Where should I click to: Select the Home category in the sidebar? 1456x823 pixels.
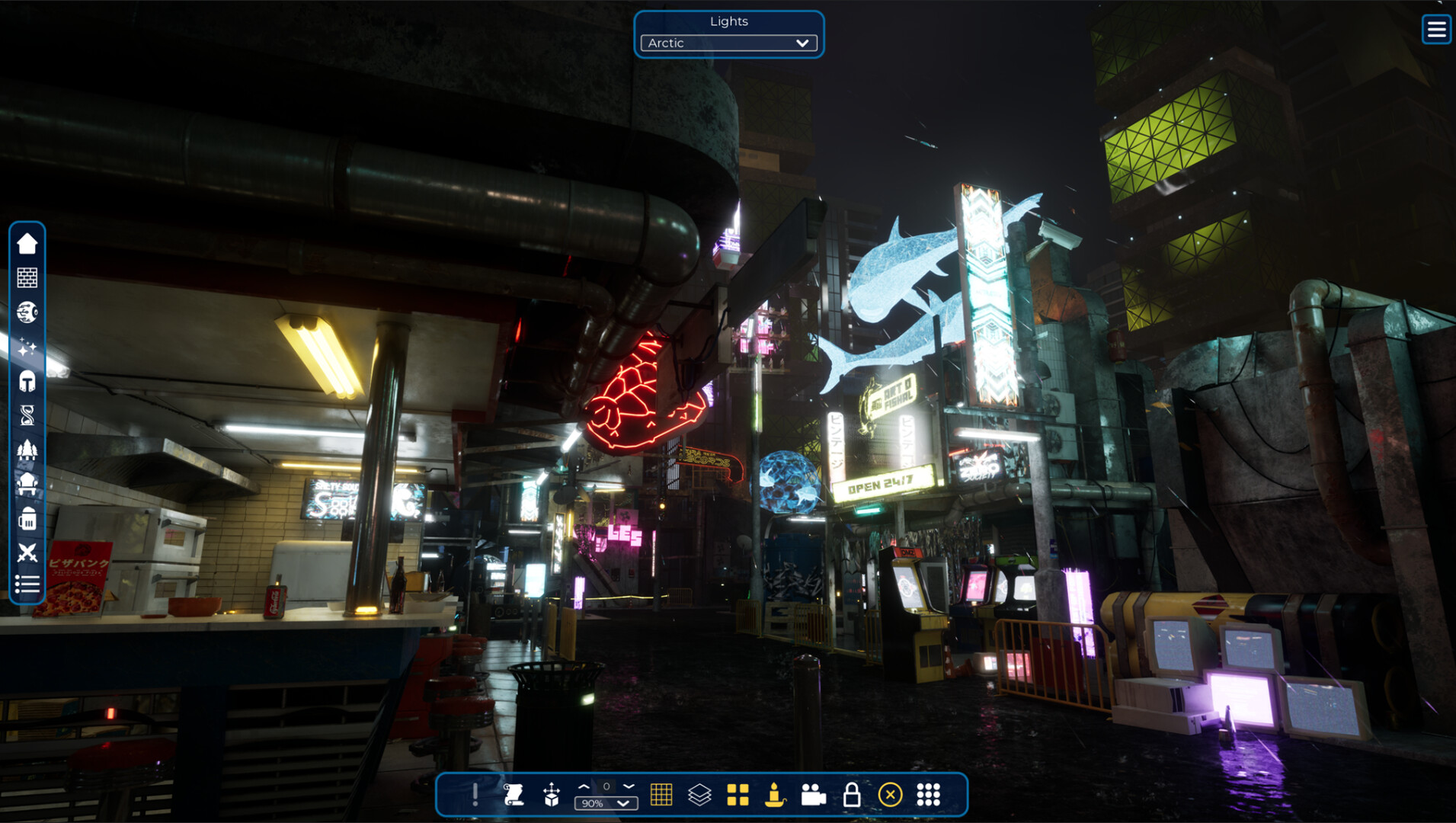click(x=27, y=242)
